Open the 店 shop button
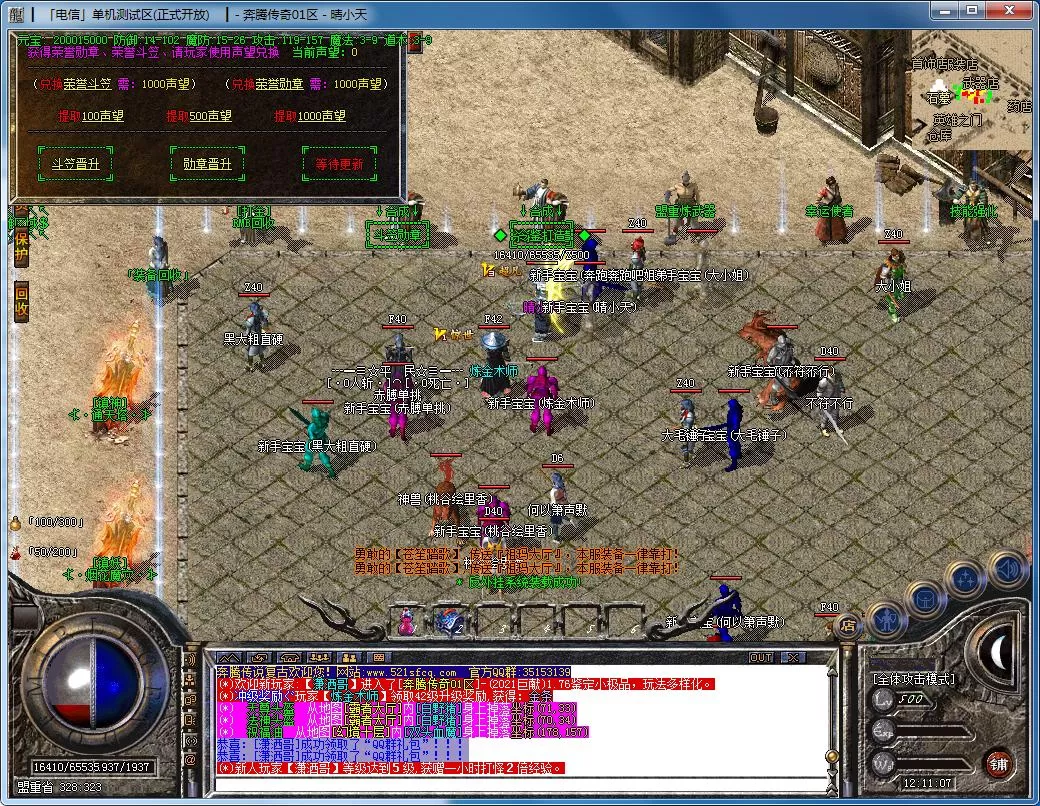This screenshot has width=1040, height=806. (x=848, y=627)
